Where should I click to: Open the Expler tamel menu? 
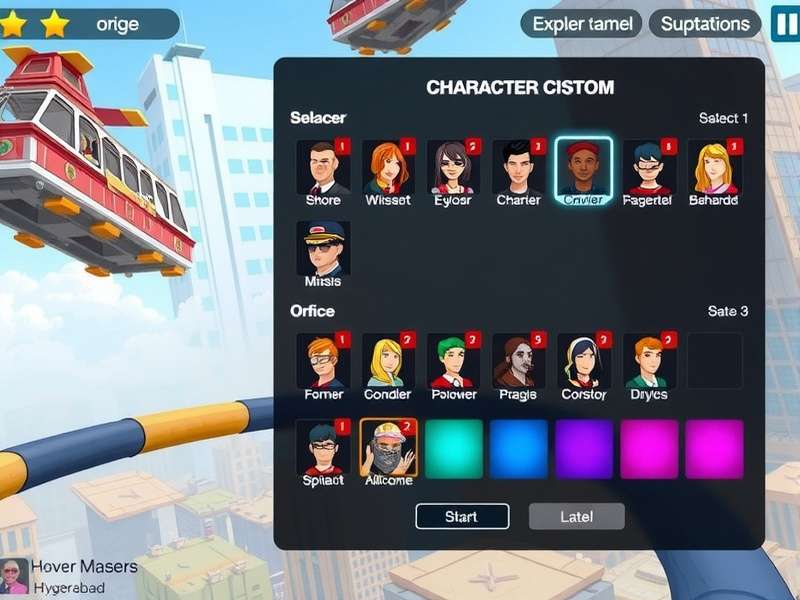click(x=580, y=24)
